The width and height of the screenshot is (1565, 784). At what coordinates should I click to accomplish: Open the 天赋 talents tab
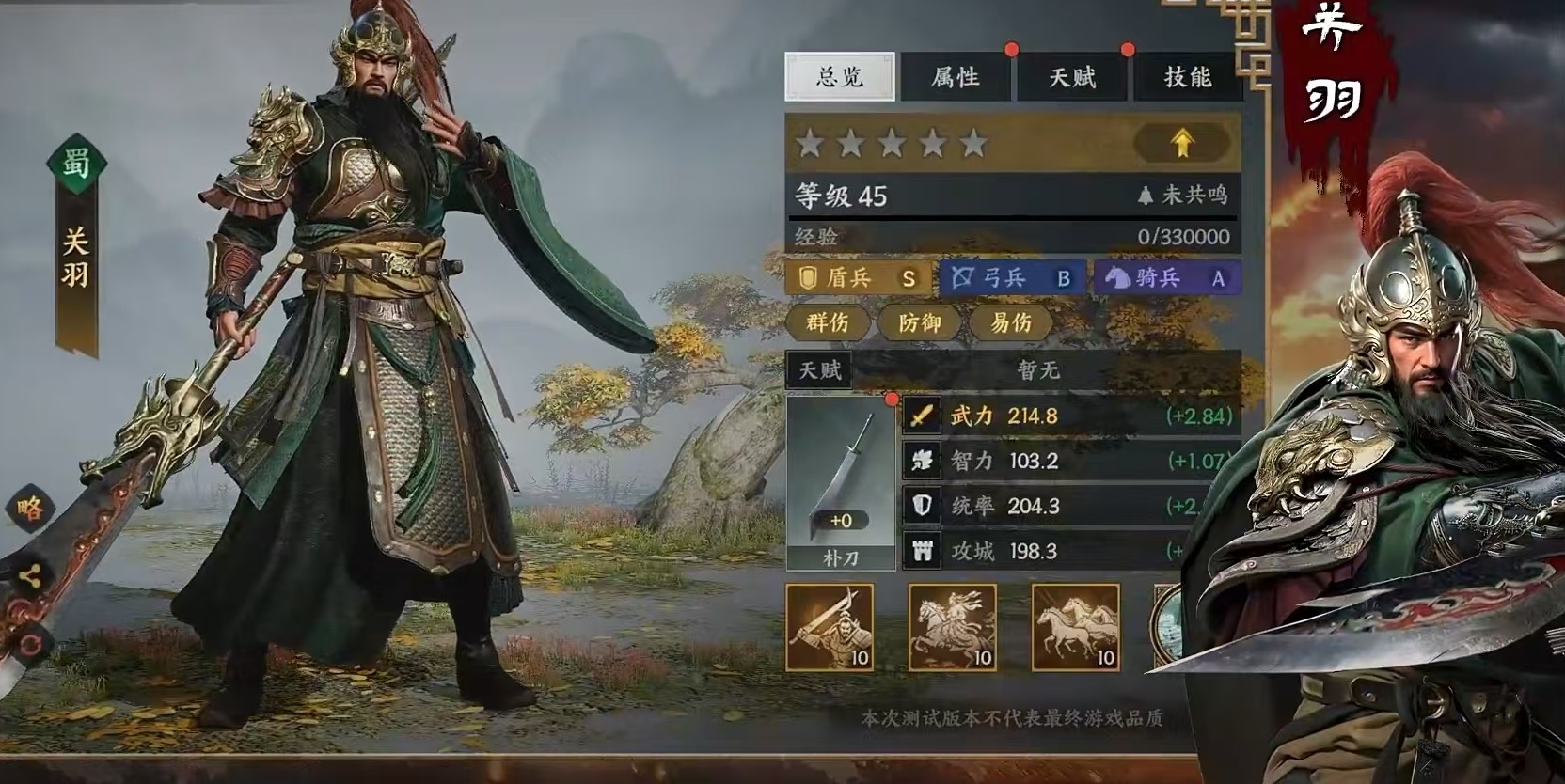click(x=1071, y=77)
